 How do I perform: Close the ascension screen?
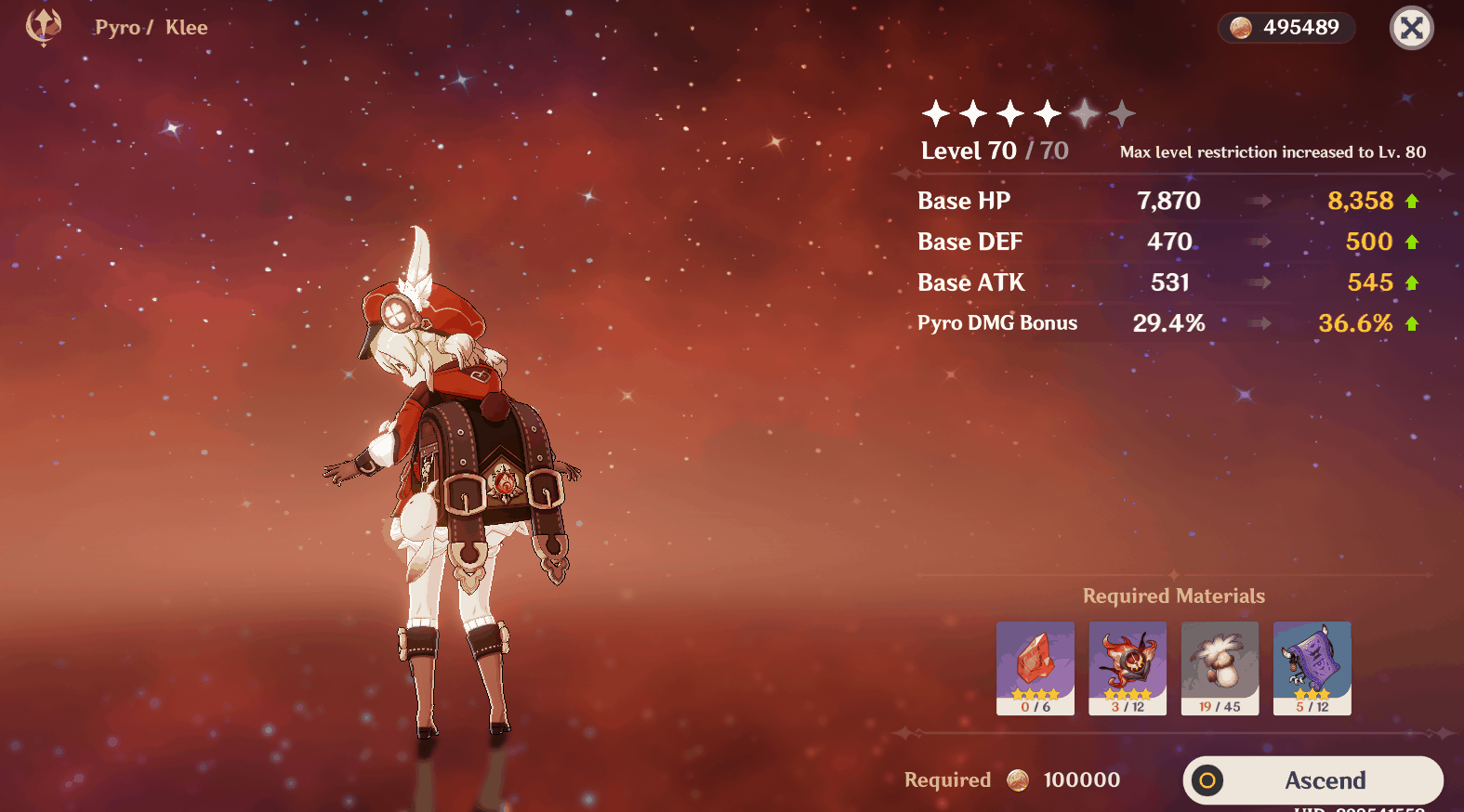click(x=1411, y=28)
